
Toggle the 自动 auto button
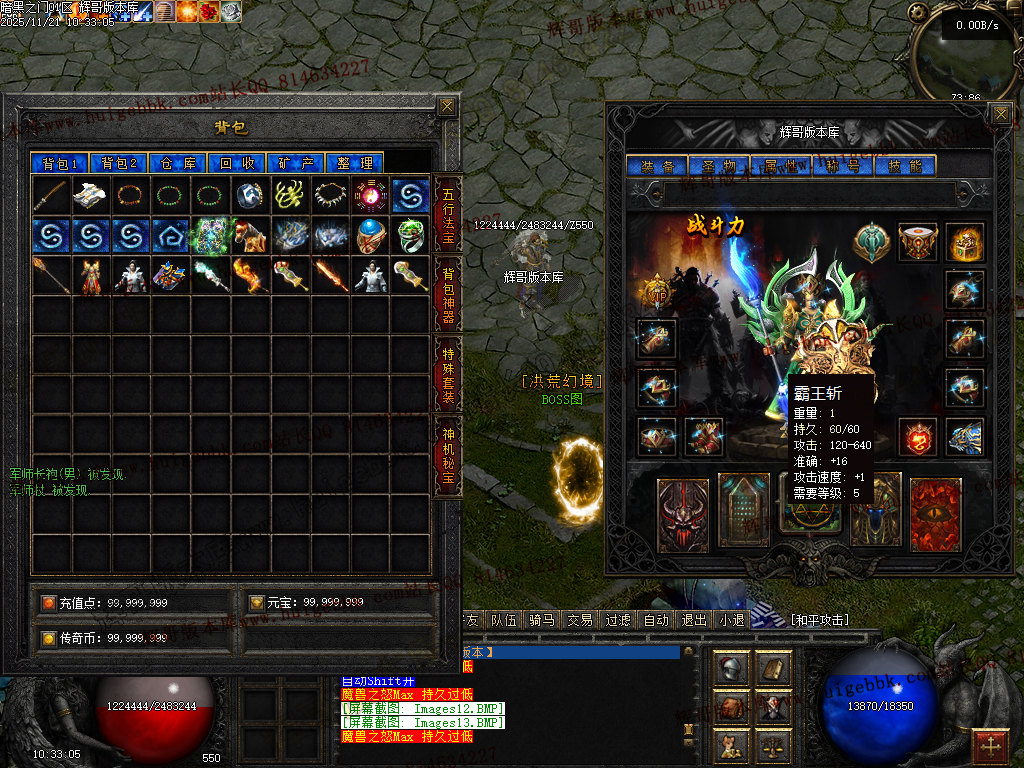click(656, 620)
